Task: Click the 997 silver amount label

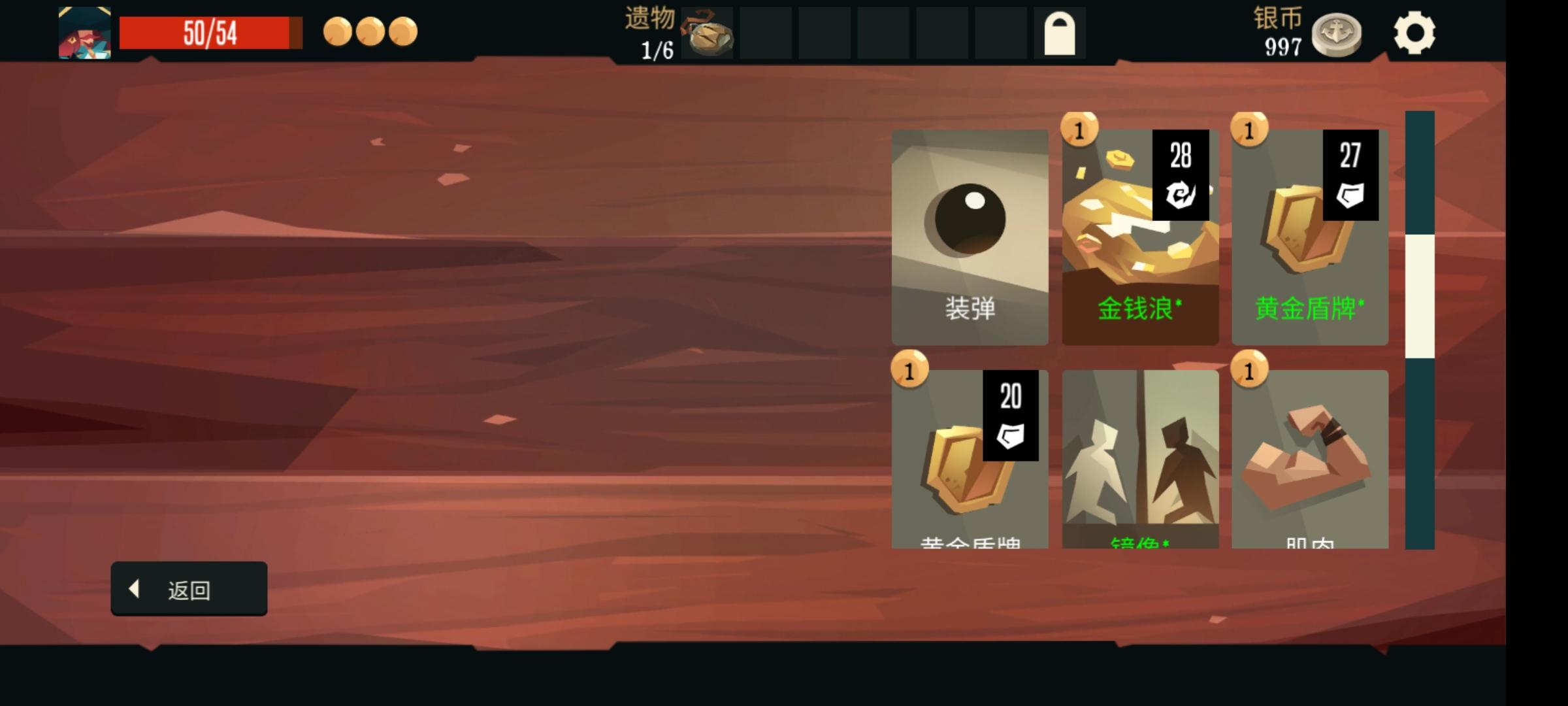Action: (x=1282, y=47)
